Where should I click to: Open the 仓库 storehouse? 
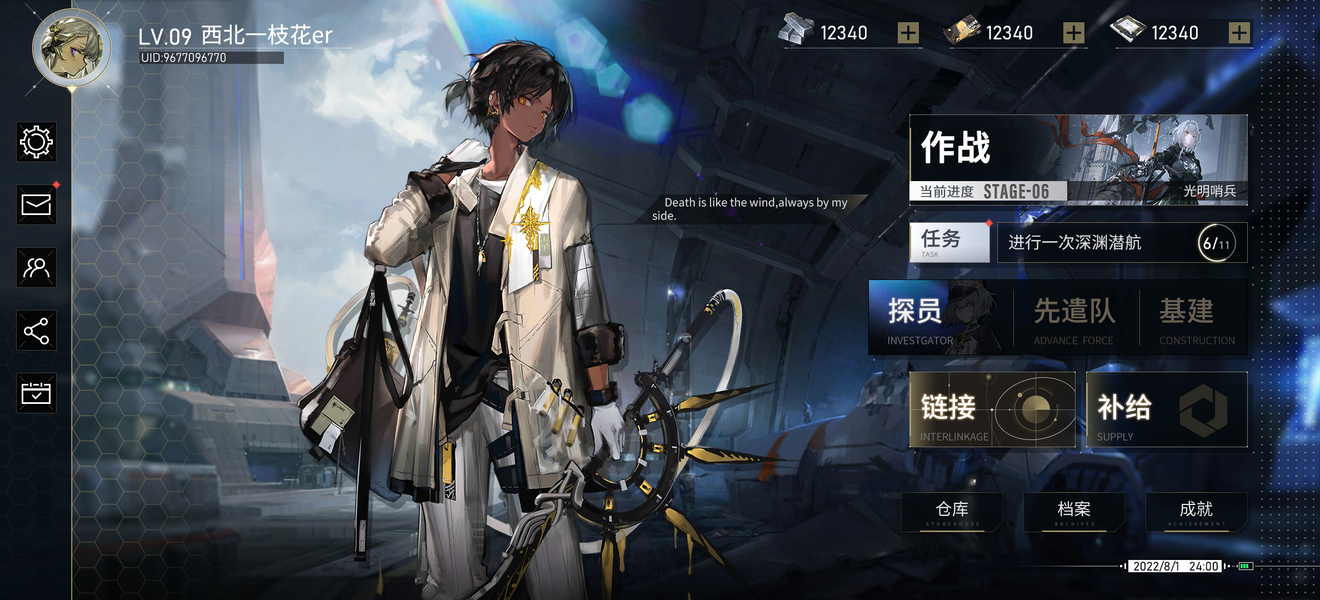click(952, 512)
